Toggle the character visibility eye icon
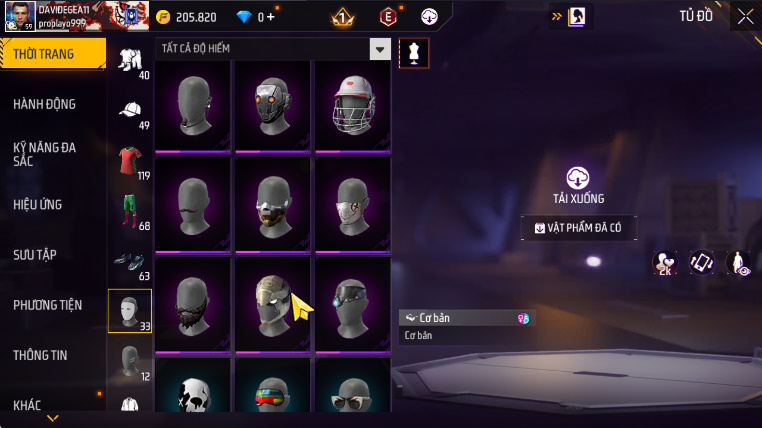762x428 pixels. [x=737, y=263]
